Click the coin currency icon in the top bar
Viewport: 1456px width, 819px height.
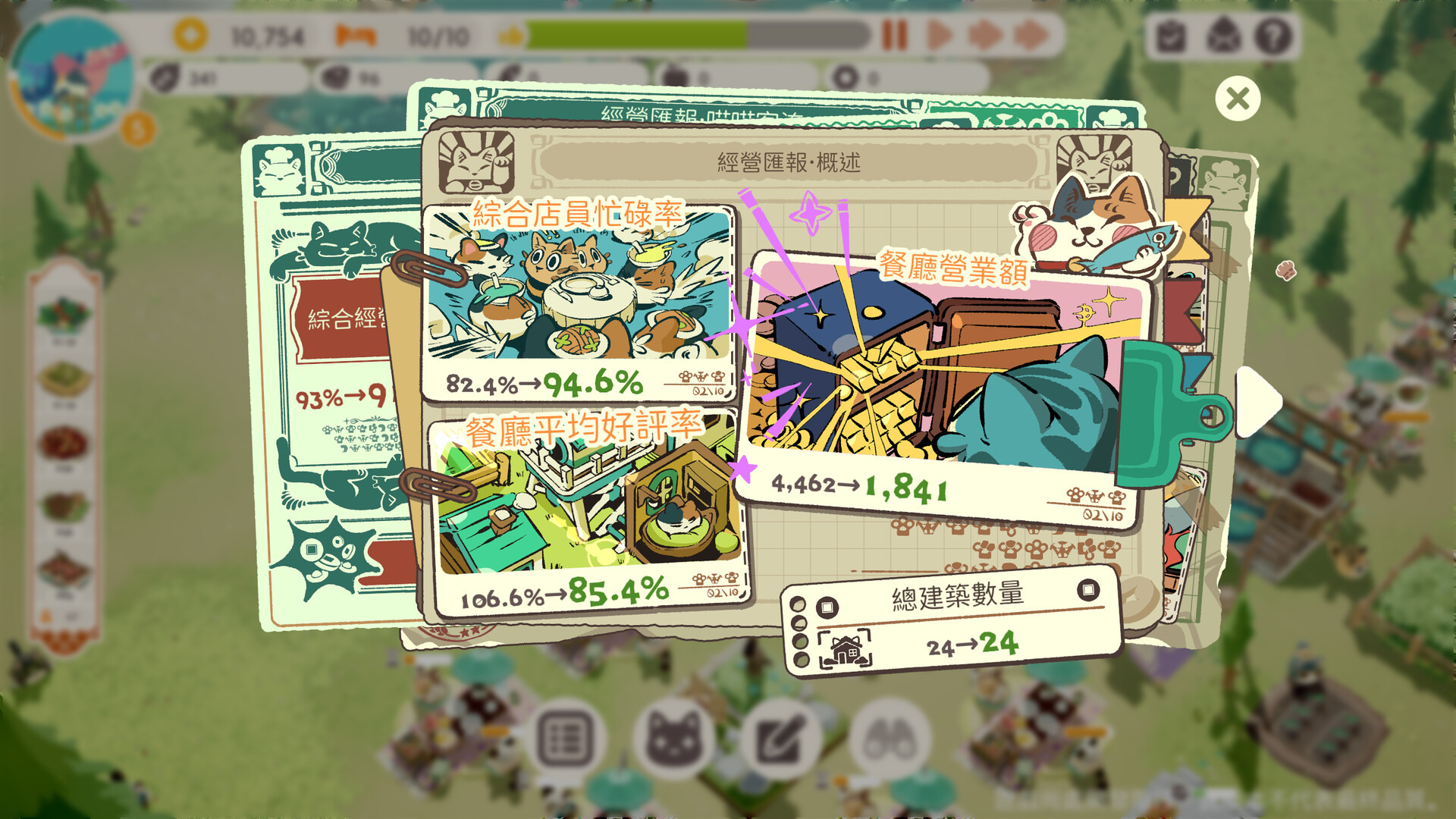190,33
